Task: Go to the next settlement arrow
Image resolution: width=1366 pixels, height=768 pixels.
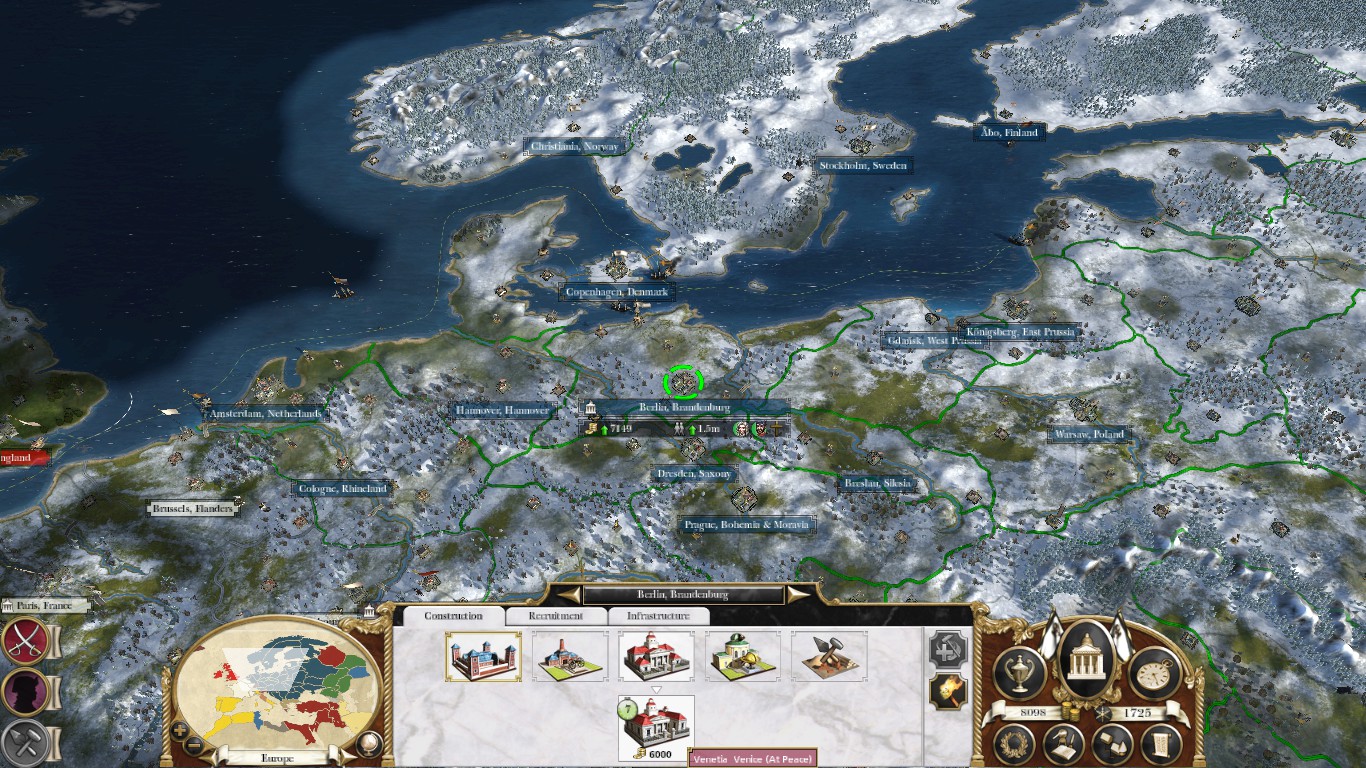Action: pyautogui.click(x=798, y=595)
